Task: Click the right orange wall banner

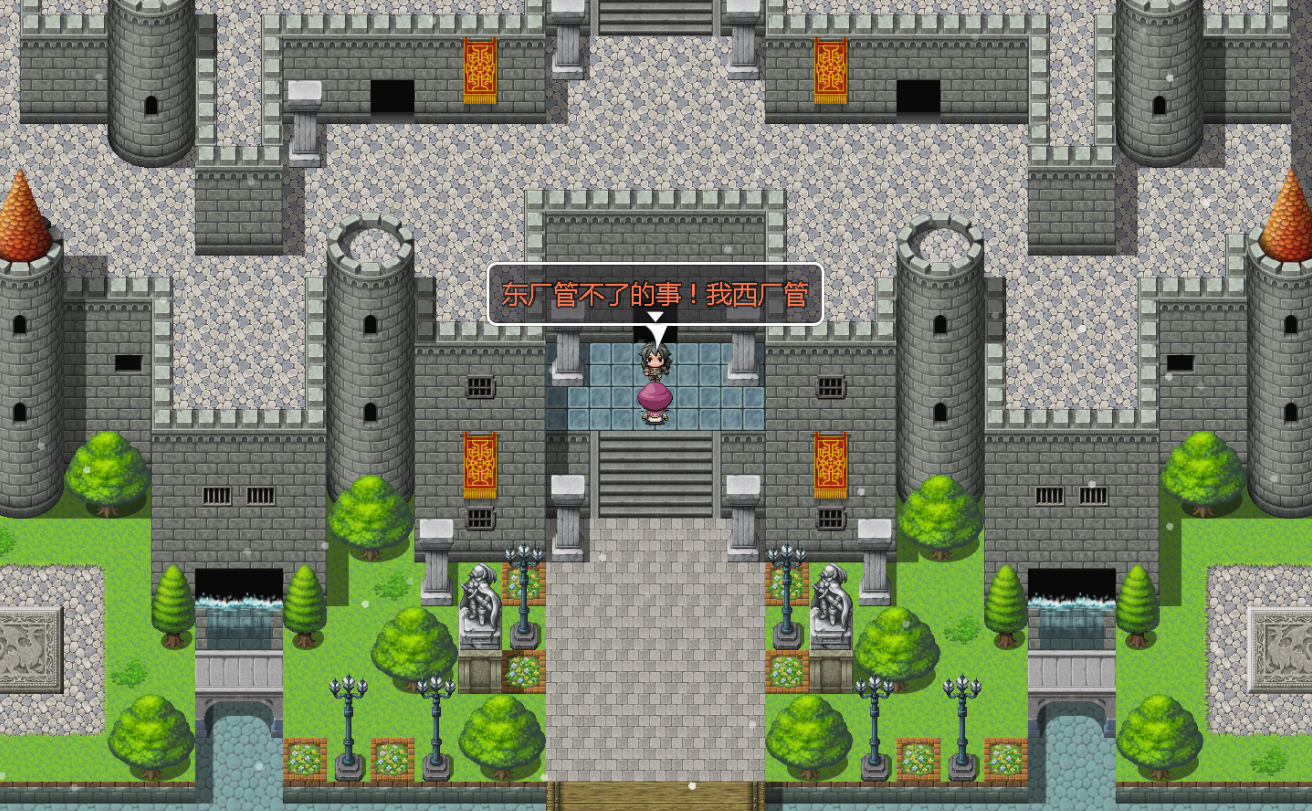Action: [x=830, y=465]
